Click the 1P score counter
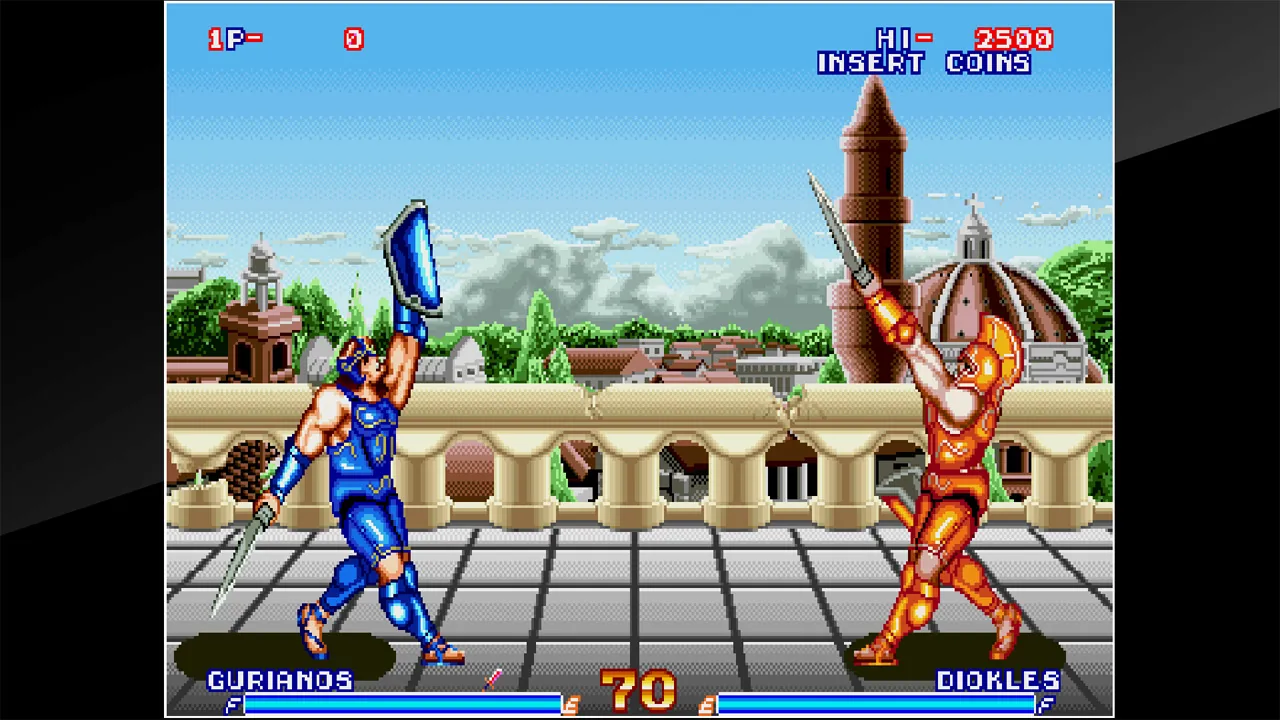The height and width of the screenshot is (720, 1280). click(353, 39)
